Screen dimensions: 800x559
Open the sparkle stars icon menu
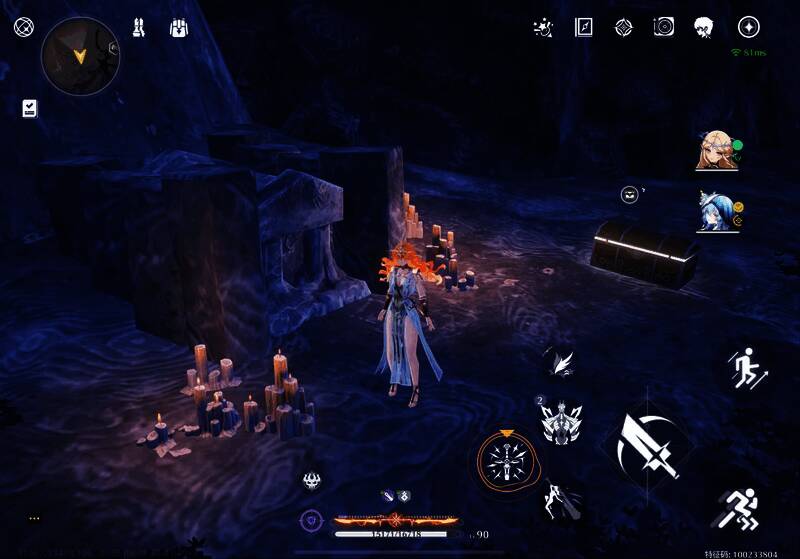click(543, 28)
